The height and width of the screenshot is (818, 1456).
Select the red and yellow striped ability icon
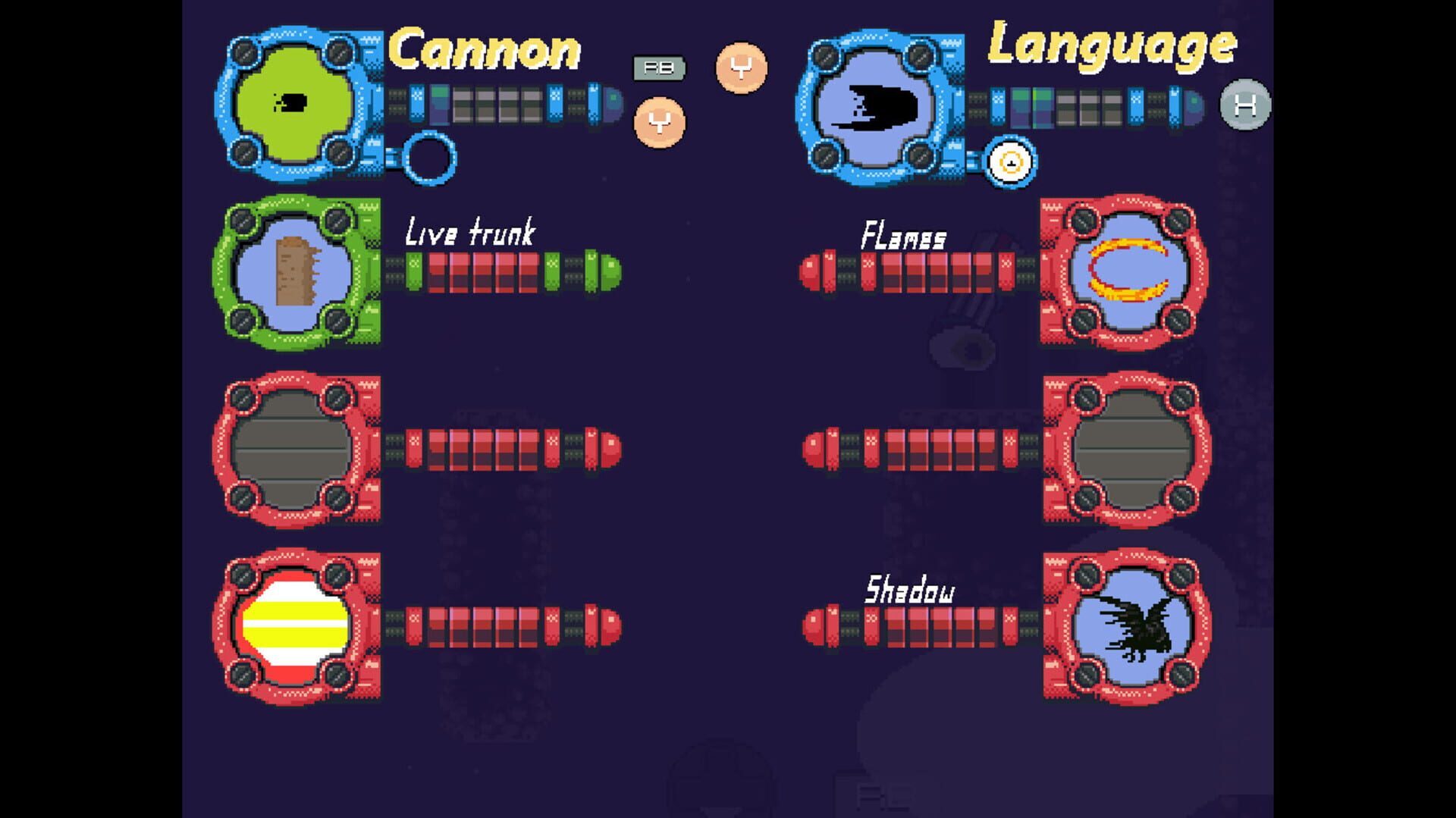click(x=296, y=625)
